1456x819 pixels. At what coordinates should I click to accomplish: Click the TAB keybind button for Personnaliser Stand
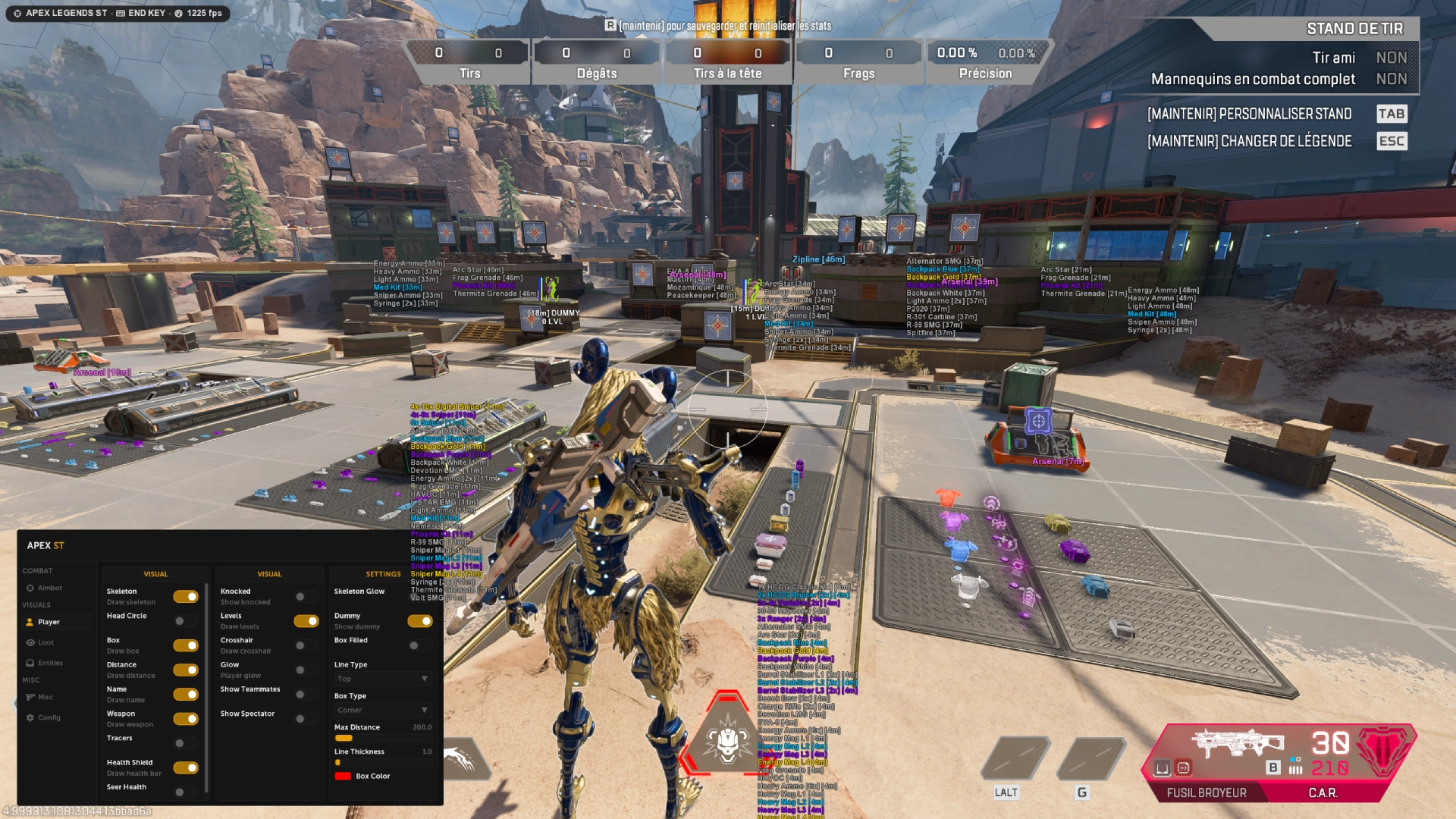pos(1392,114)
